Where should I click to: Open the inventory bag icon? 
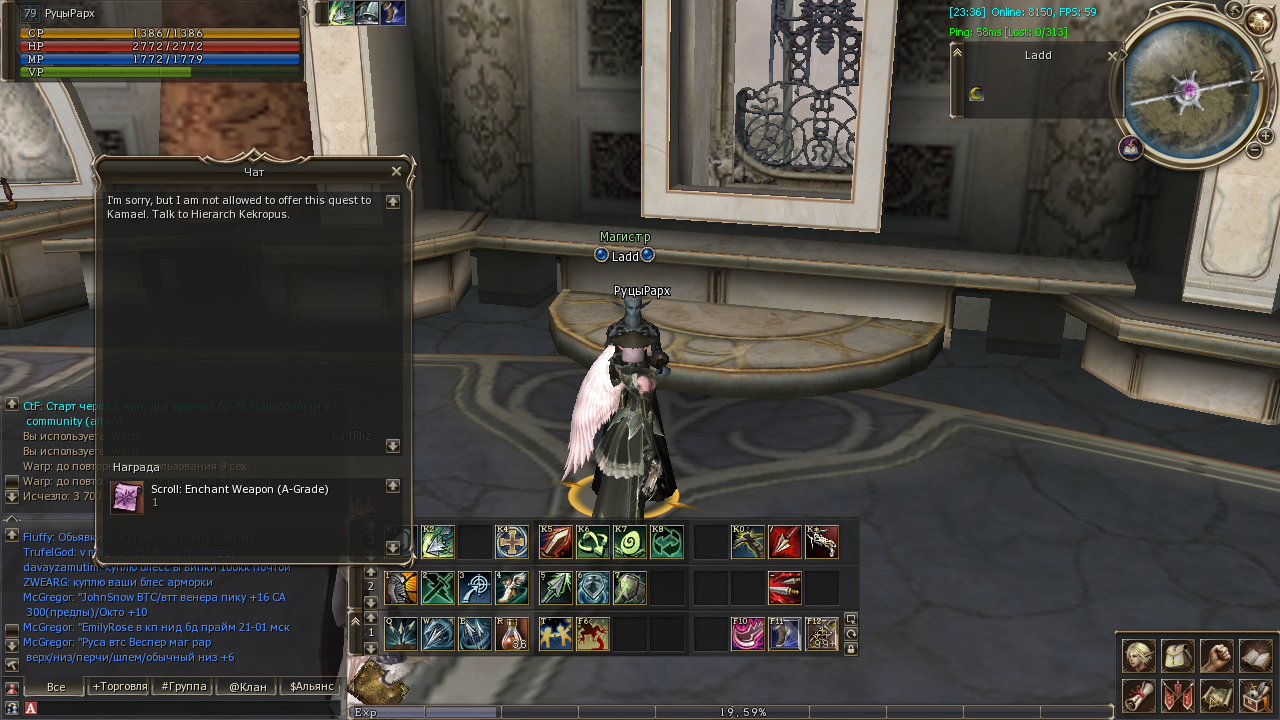[1178, 656]
